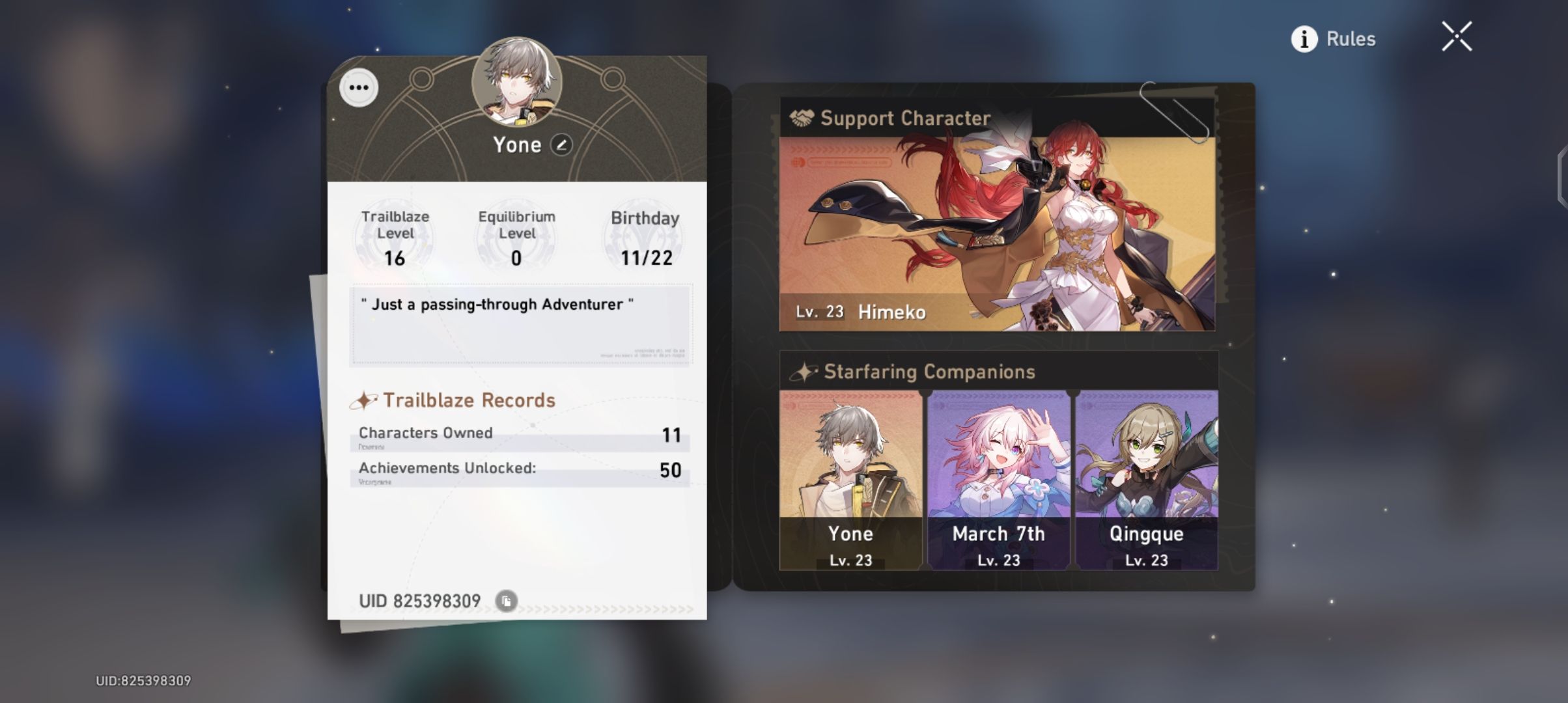Switch to the Support Character section
Screen dimensions: 1568x703
tap(905, 118)
